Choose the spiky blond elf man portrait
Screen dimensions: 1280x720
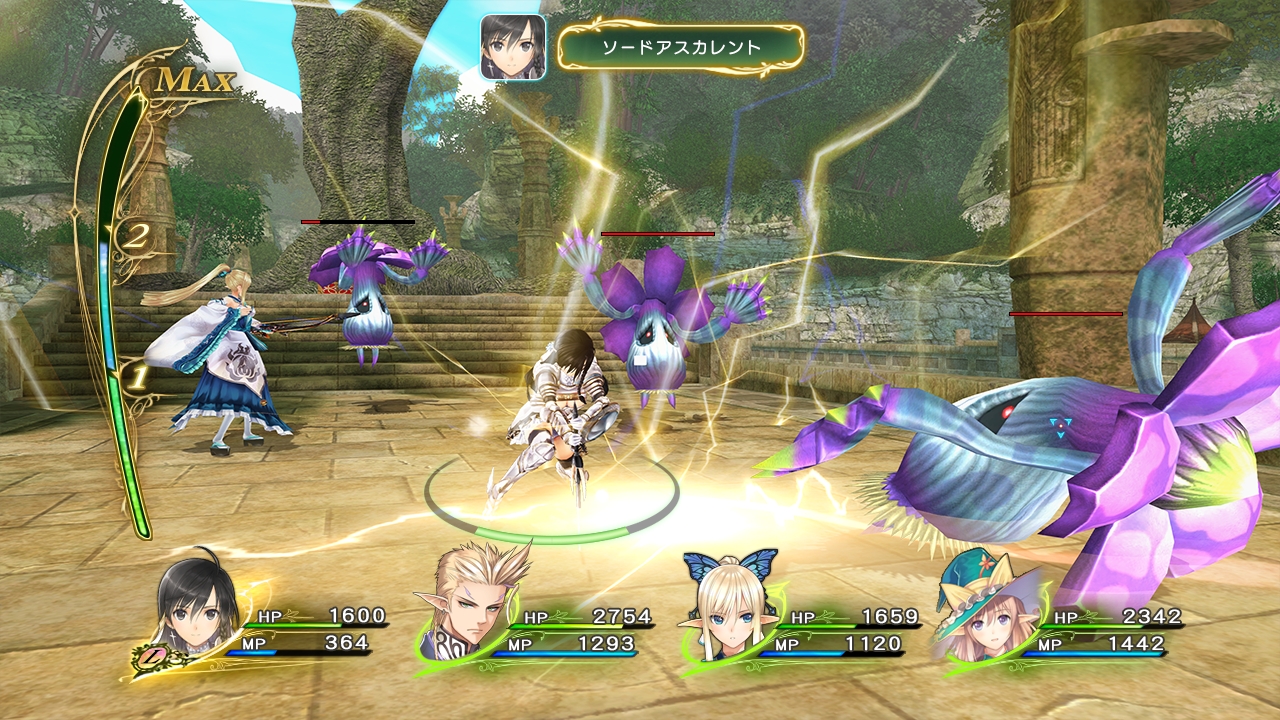468,602
